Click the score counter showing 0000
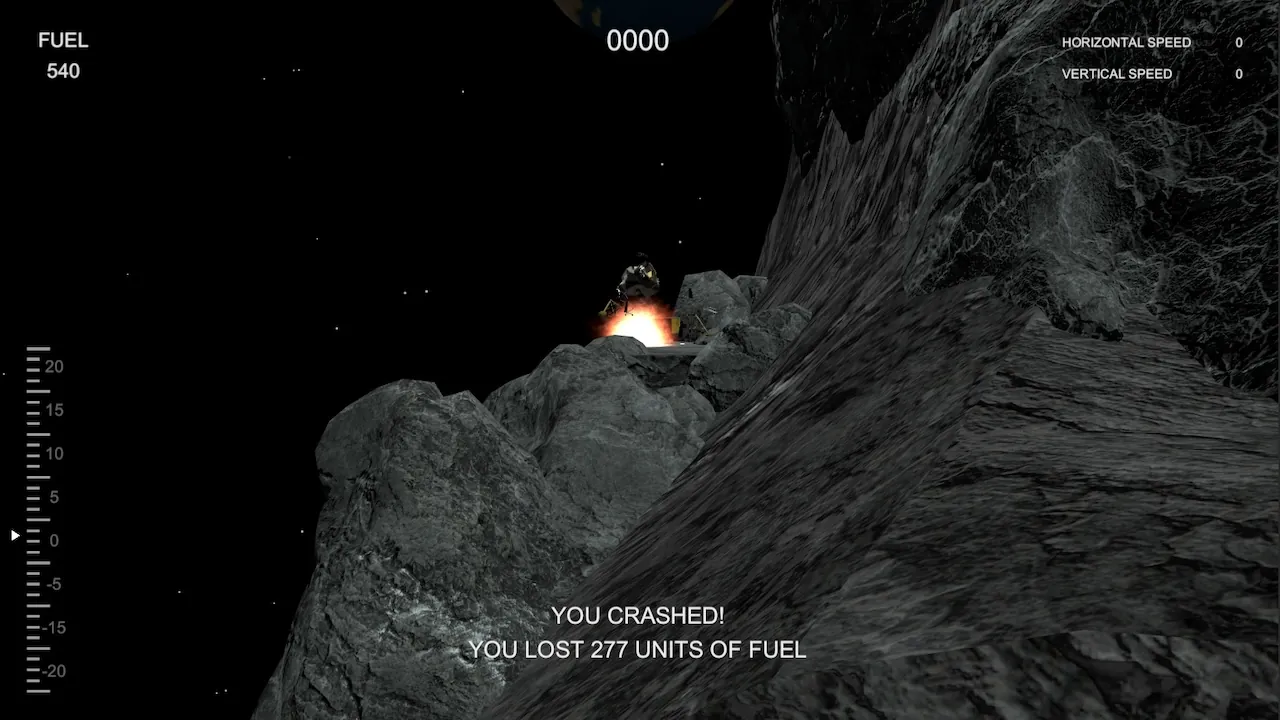This screenshot has width=1280, height=720. (x=637, y=41)
